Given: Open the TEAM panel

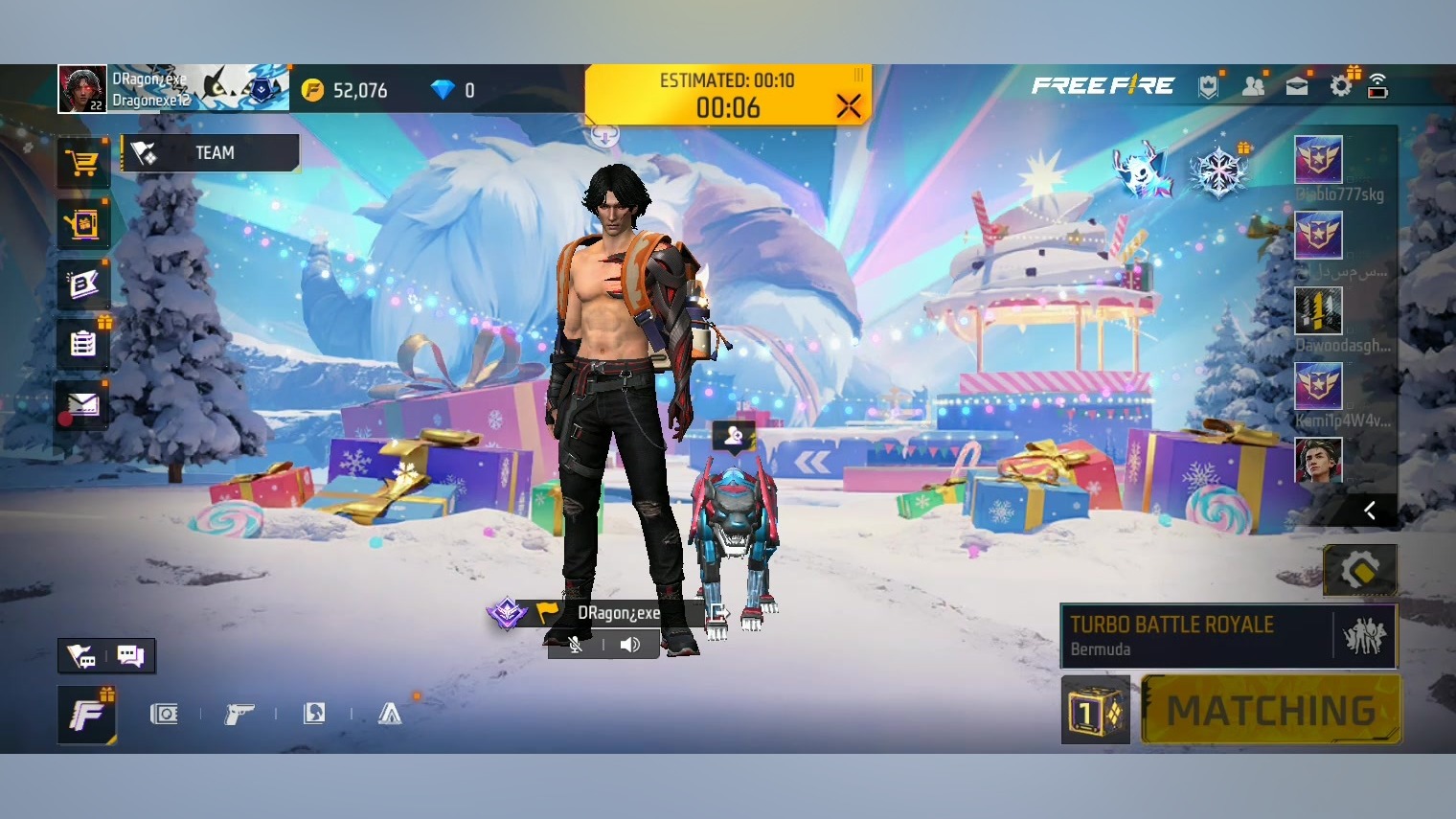Looking at the screenshot, I should pyautogui.click(x=211, y=153).
